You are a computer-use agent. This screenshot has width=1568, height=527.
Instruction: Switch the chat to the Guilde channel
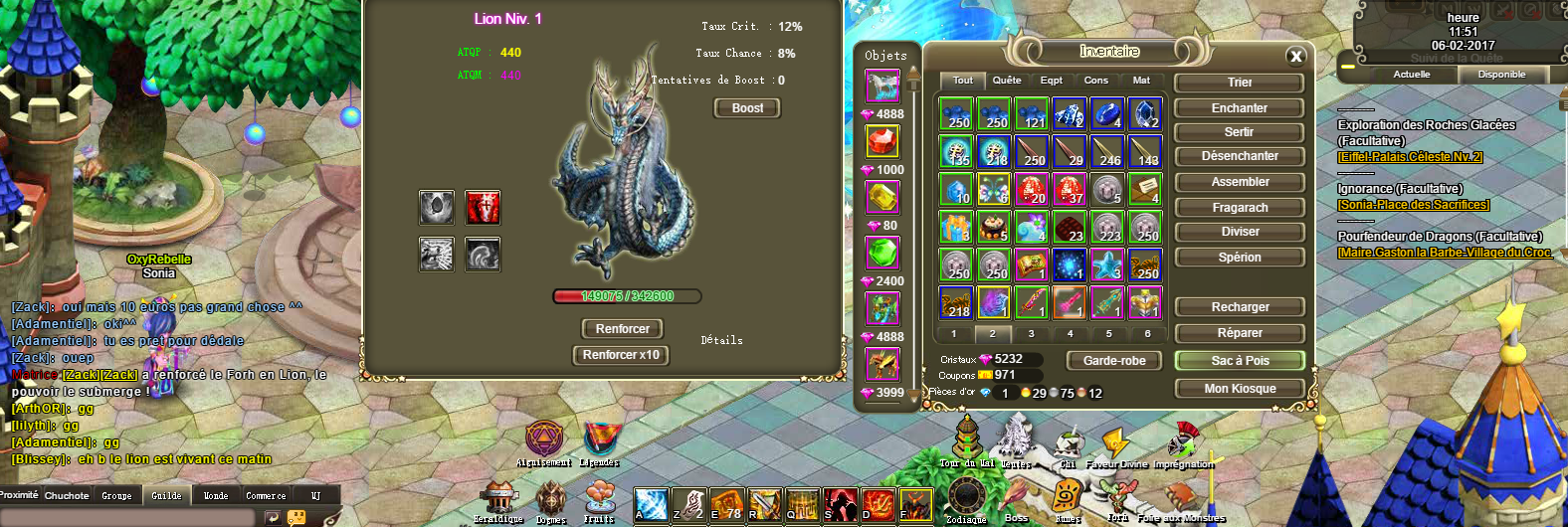tap(166, 495)
